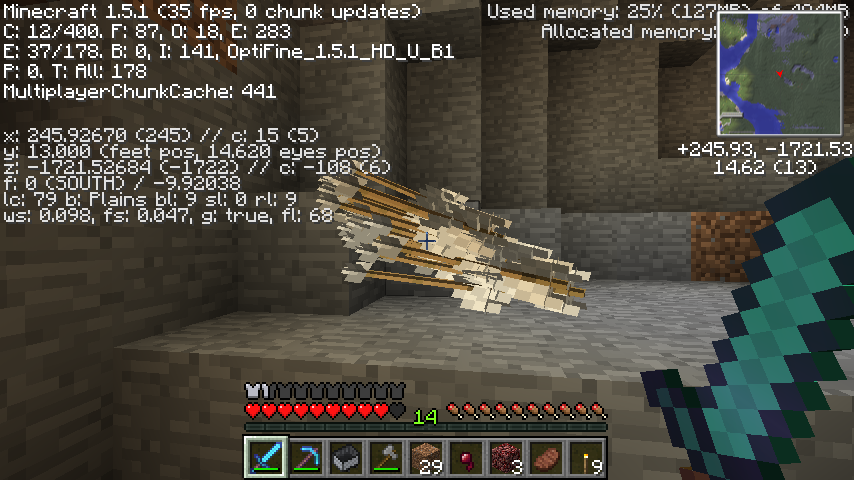854x480 pixels.
Task: Select the cooked meat hotbar slot
Action: pos(547,458)
